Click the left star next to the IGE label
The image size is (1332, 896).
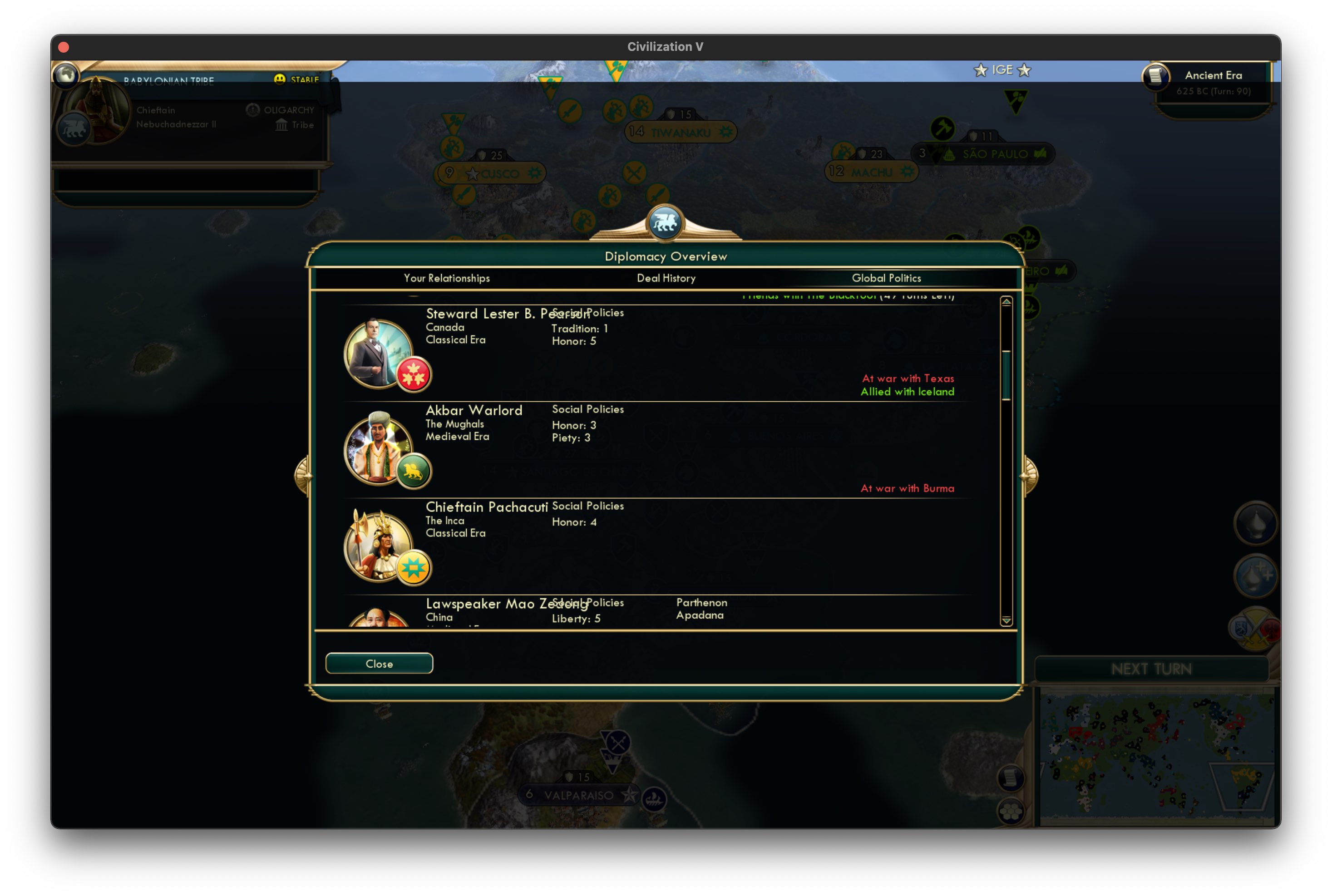coord(981,70)
